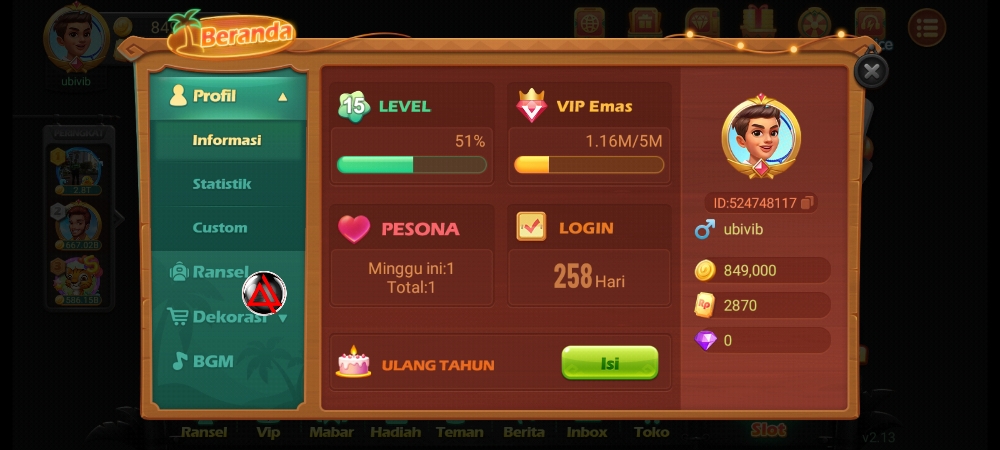This screenshot has width=1000, height=450.
Task: Click the green Isi birthday button
Action: (609, 363)
